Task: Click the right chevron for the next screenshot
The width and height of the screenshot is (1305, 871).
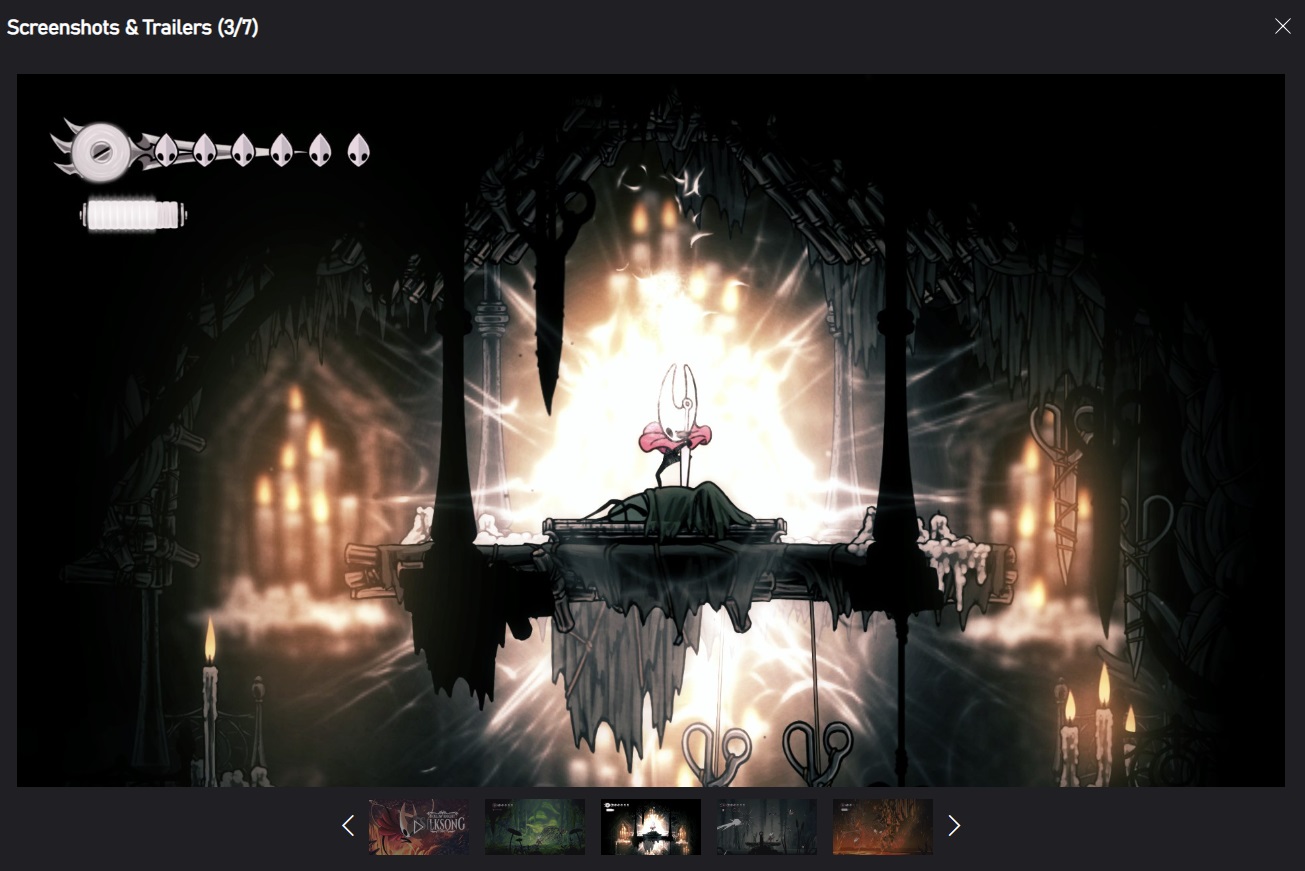Action: point(954,826)
